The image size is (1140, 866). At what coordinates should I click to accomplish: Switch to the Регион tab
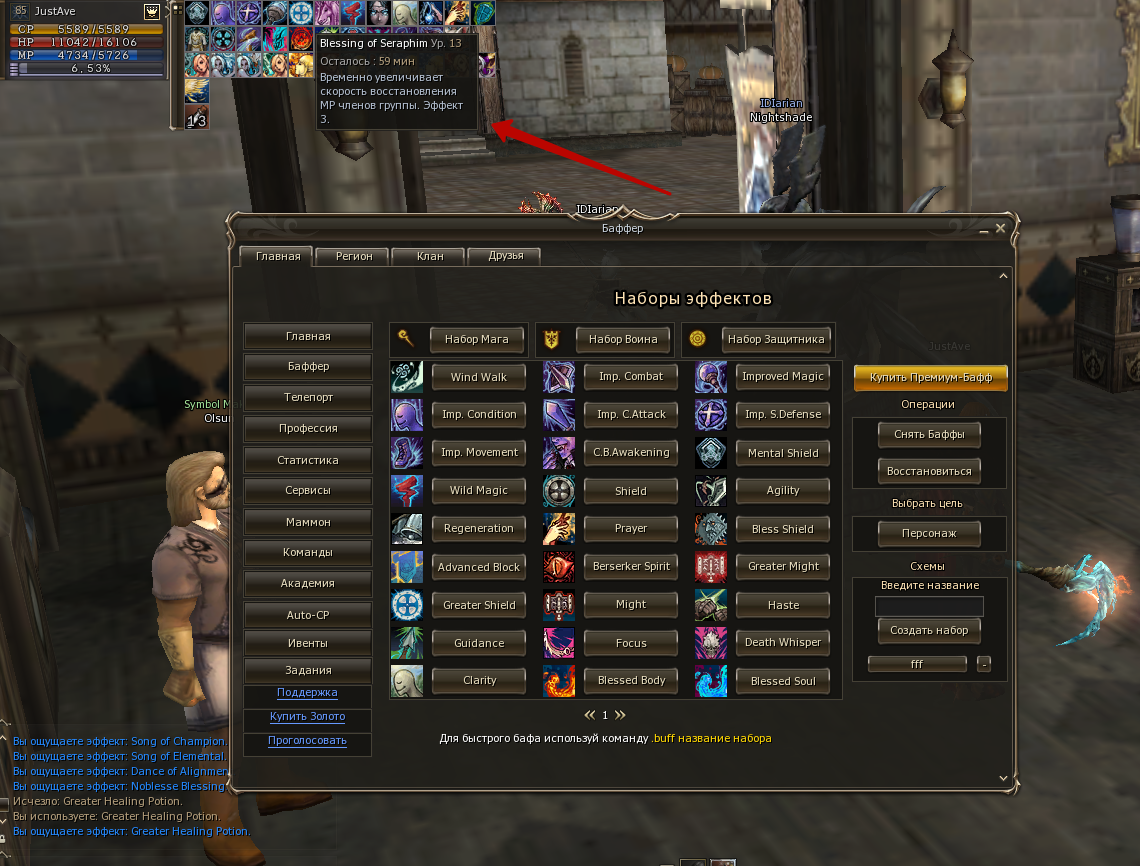[x=353, y=256]
